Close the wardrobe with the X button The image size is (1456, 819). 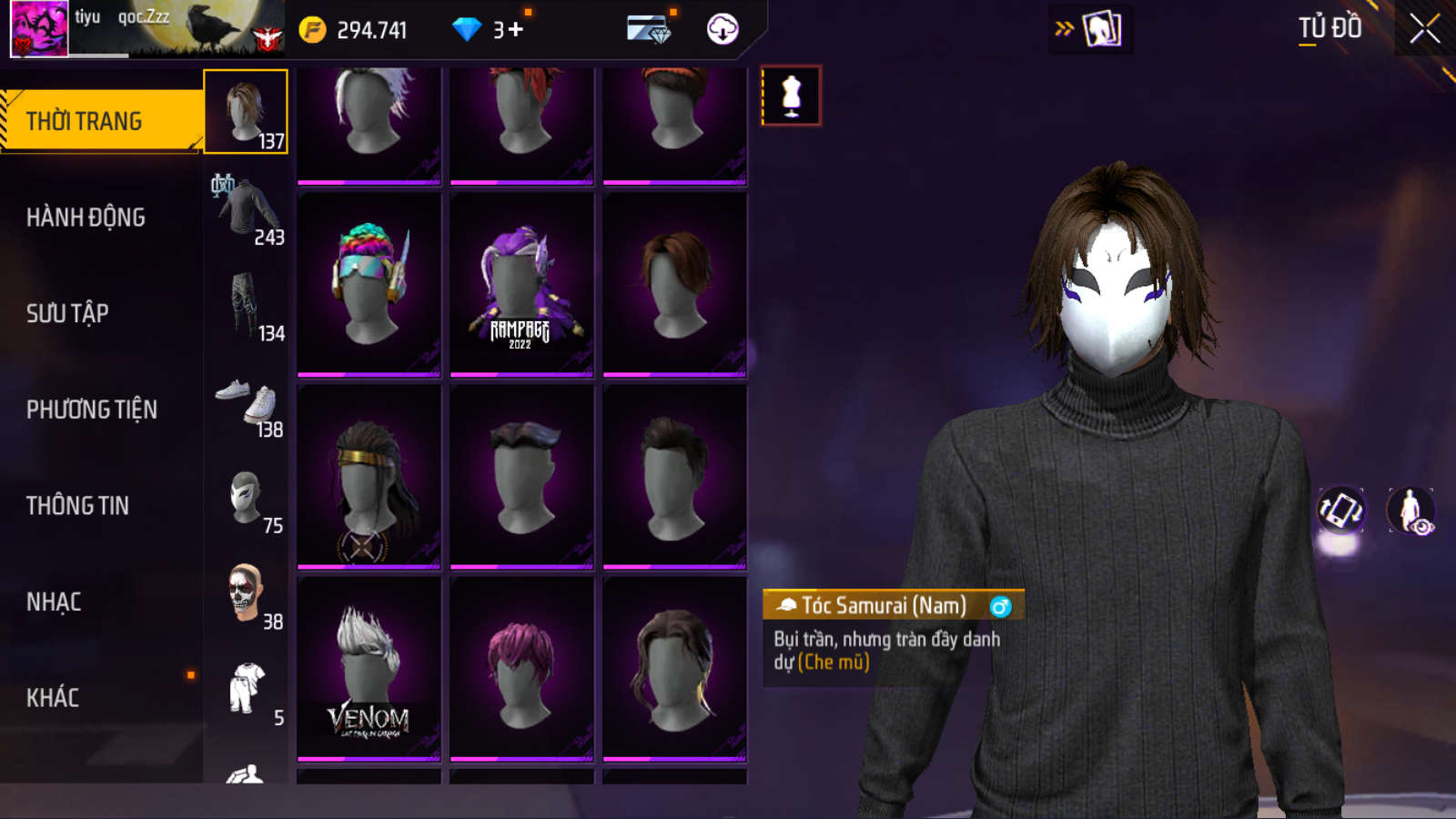[x=1424, y=29]
